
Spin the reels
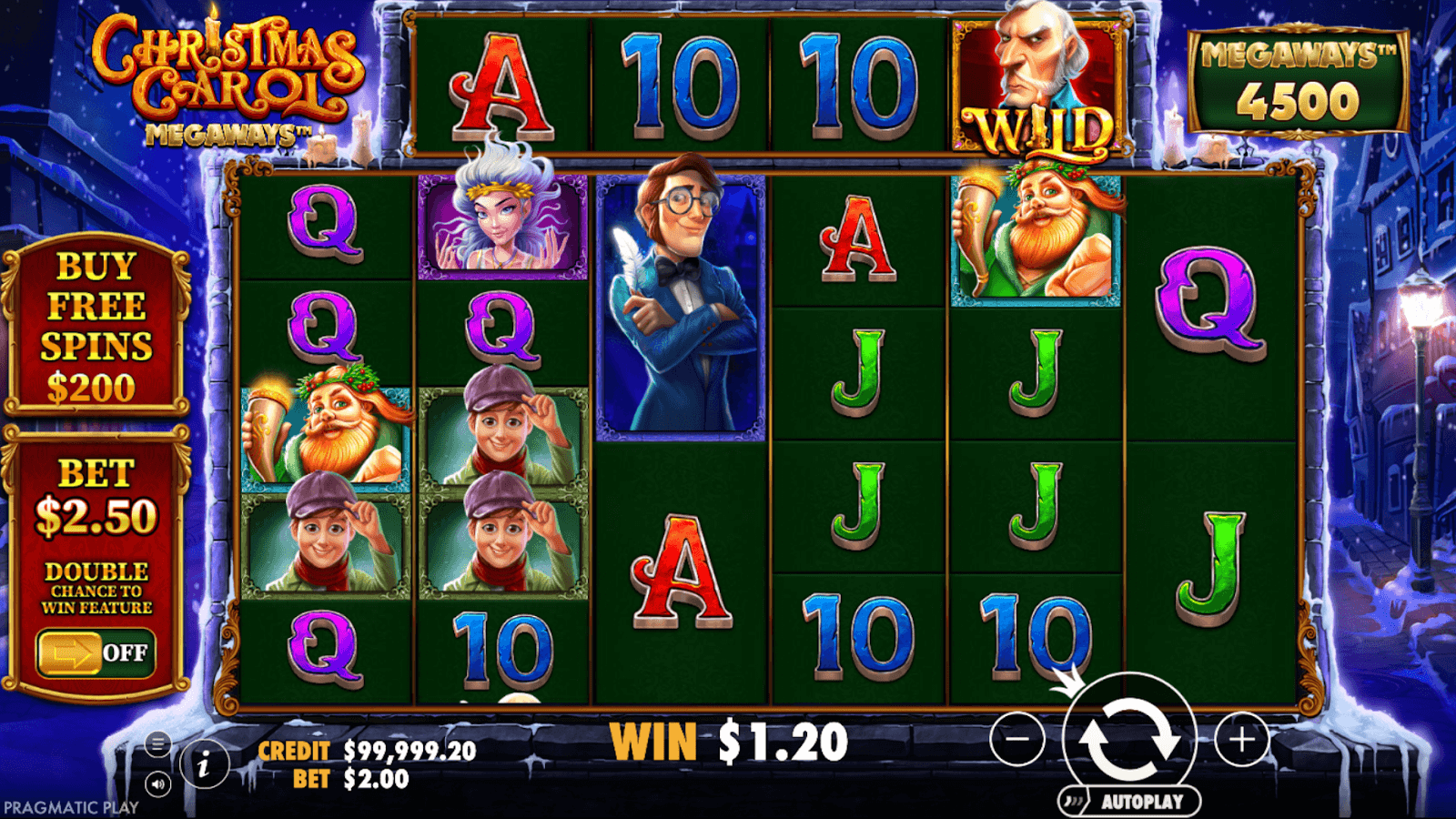tap(1128, 739)
